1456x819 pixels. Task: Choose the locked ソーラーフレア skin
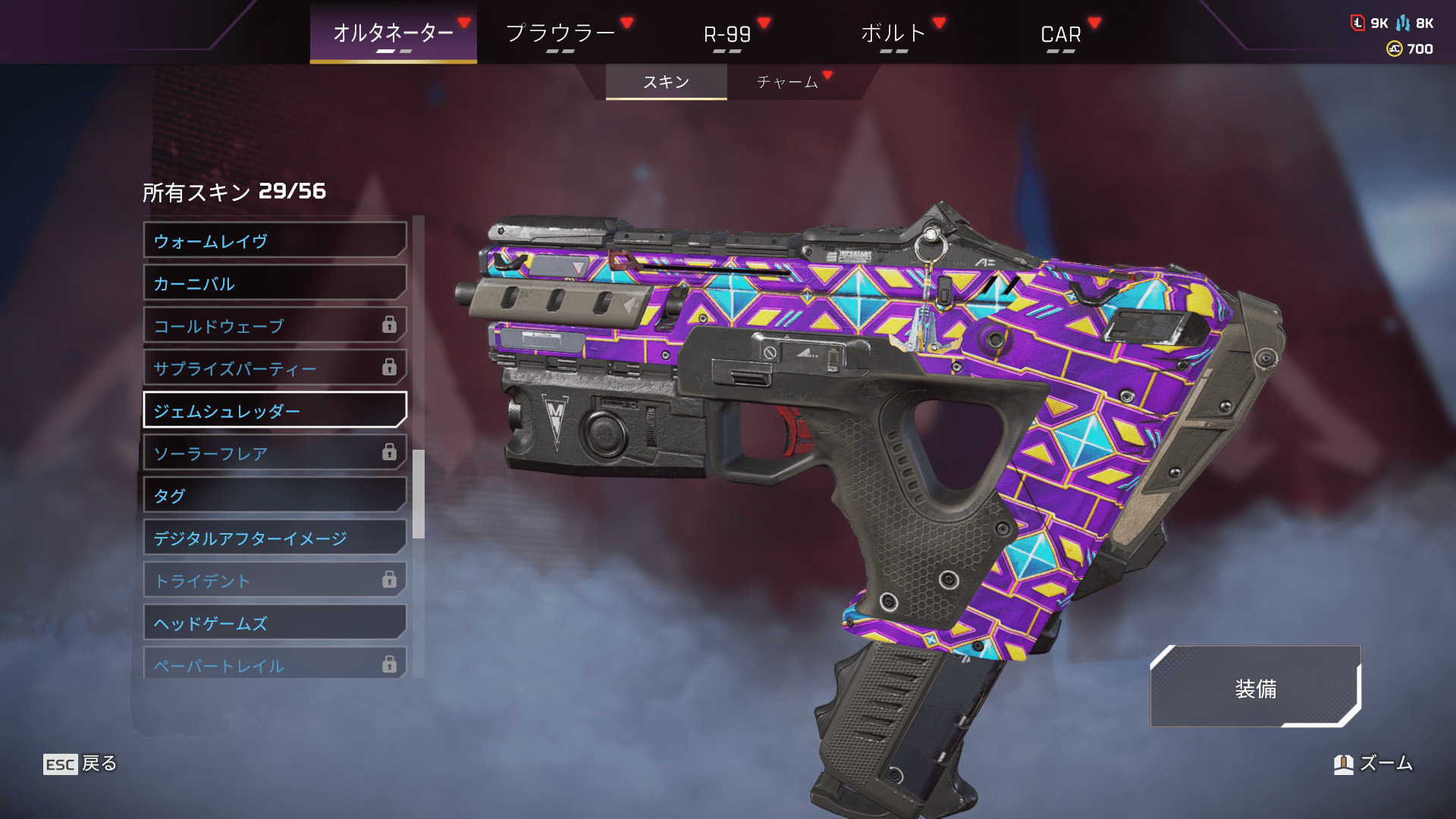click(275, 453)
